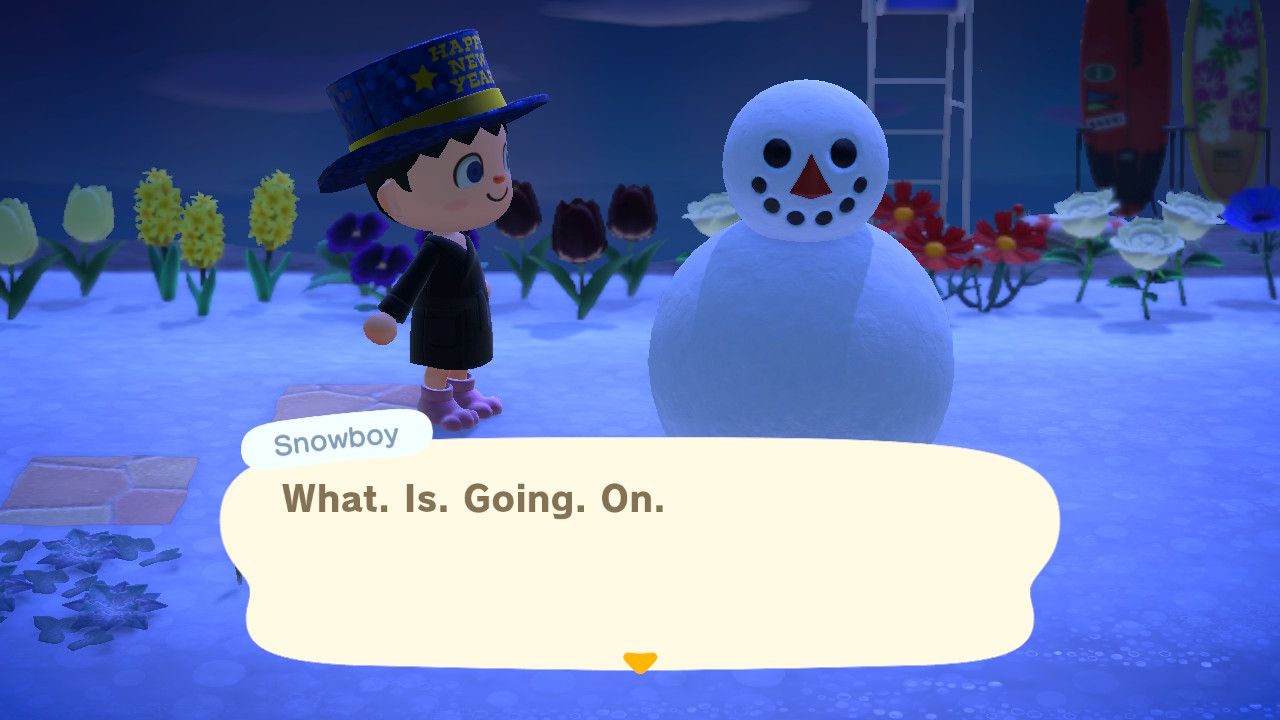This screenshot has width=1280, height=720.
Task: Select the Snowboy name tag
Action: coord(335,437)
